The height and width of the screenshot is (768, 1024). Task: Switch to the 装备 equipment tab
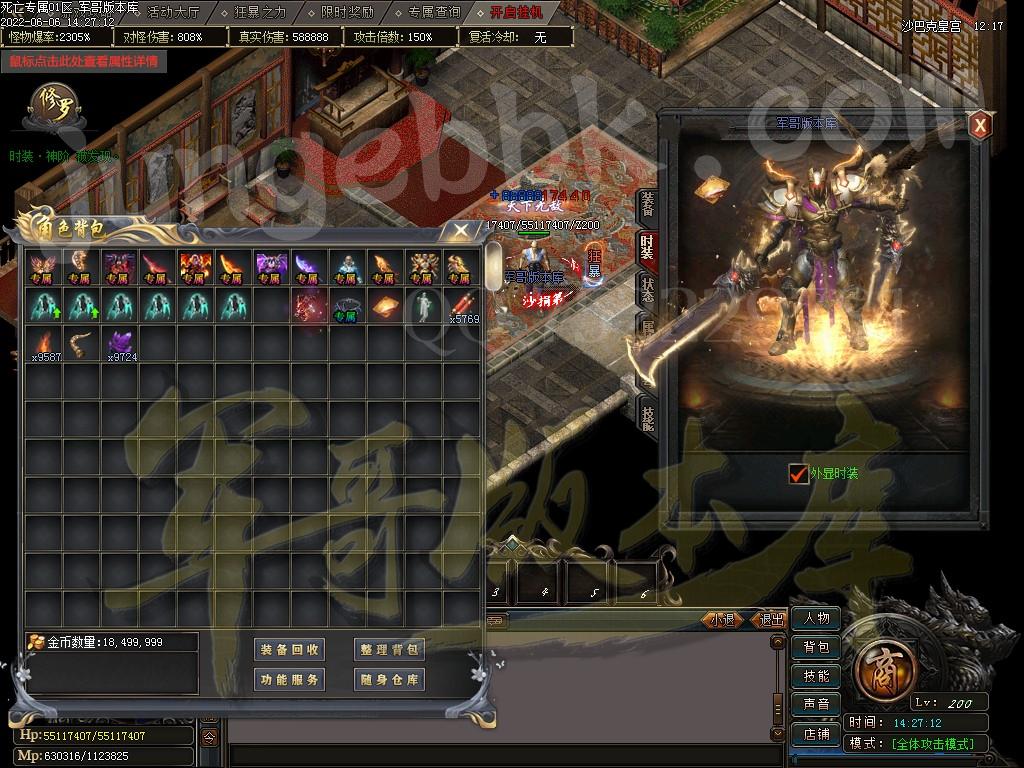(x=647, y=205)
